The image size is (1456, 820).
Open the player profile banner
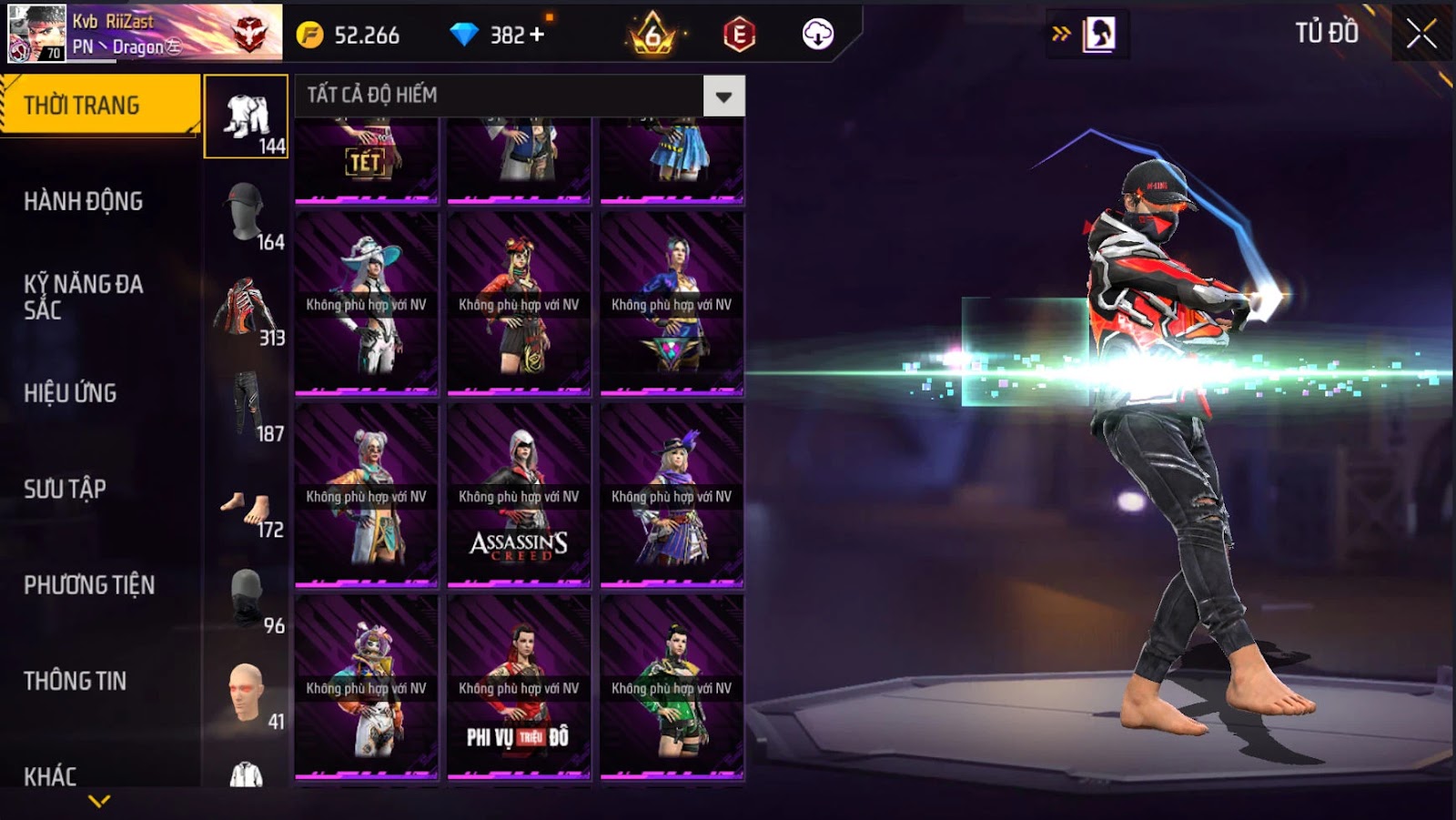(x=146, y=33)
